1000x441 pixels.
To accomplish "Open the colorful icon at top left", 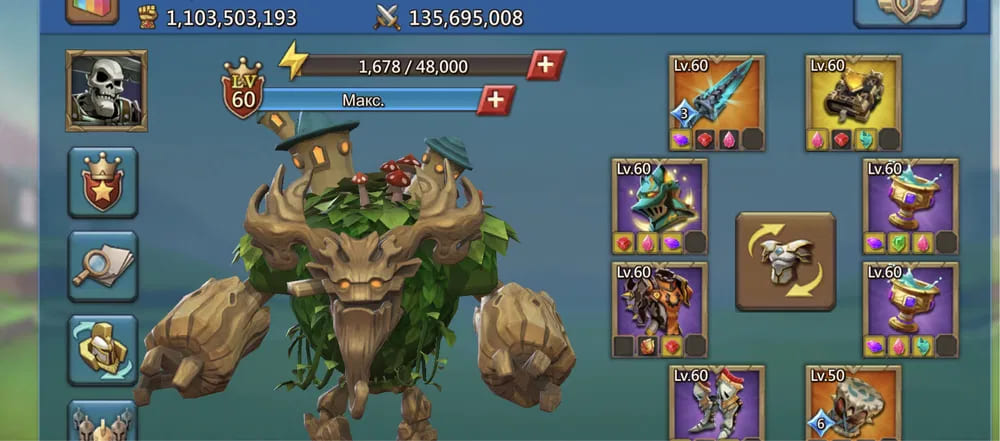I will tap(92, 9).
